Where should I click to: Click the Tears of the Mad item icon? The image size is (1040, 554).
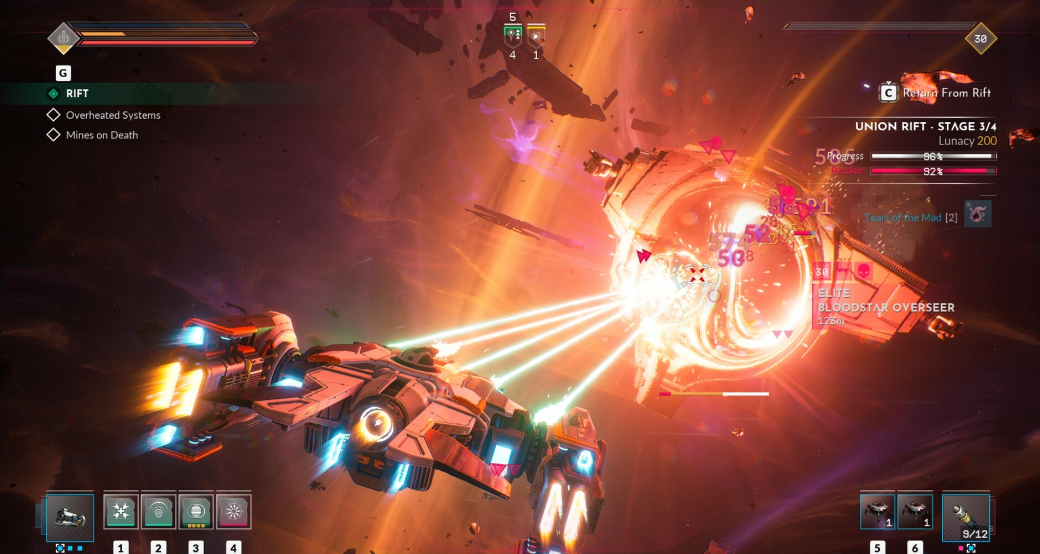point(978,213)
